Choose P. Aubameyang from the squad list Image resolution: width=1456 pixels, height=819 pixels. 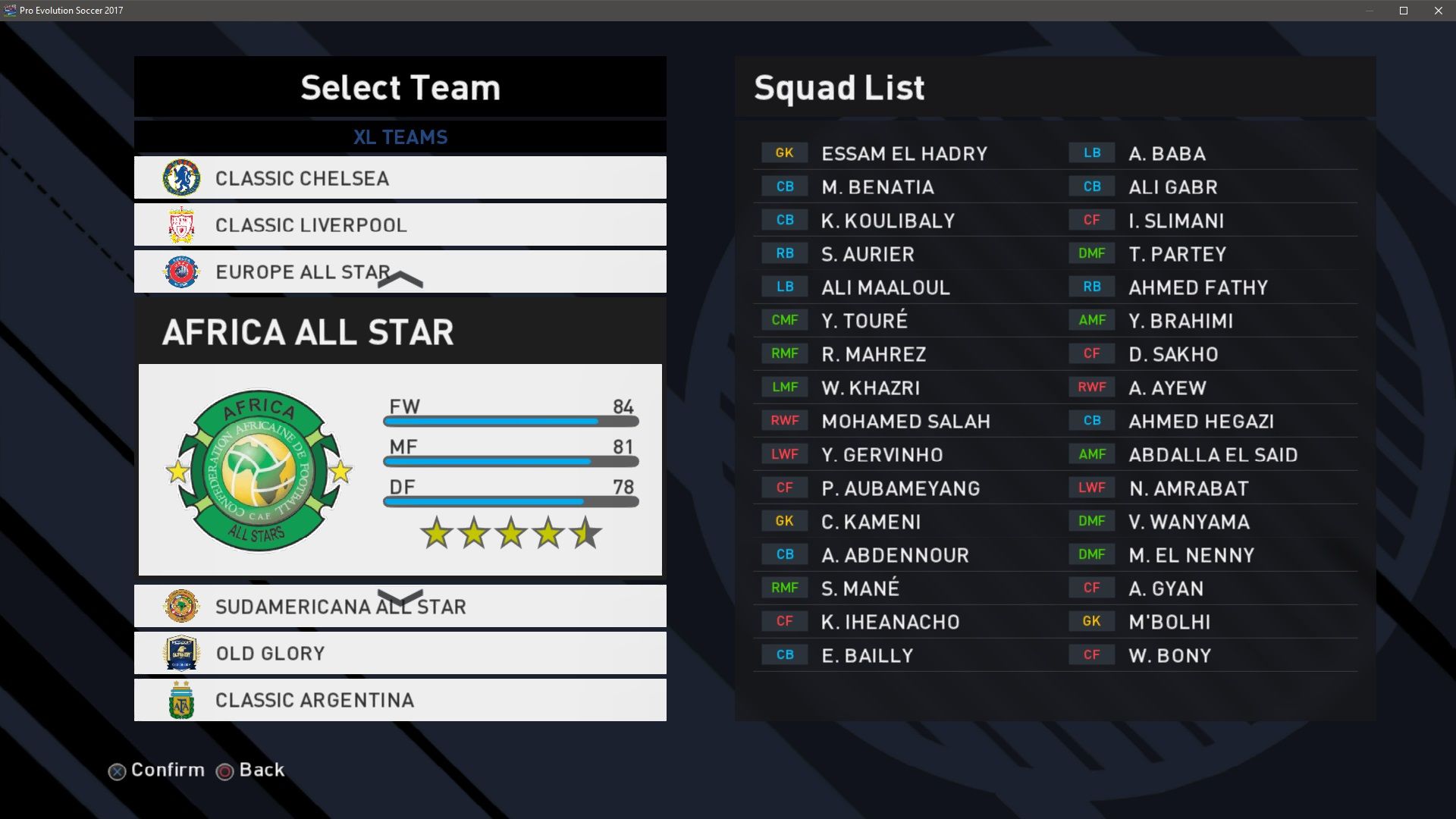point(900,488)
